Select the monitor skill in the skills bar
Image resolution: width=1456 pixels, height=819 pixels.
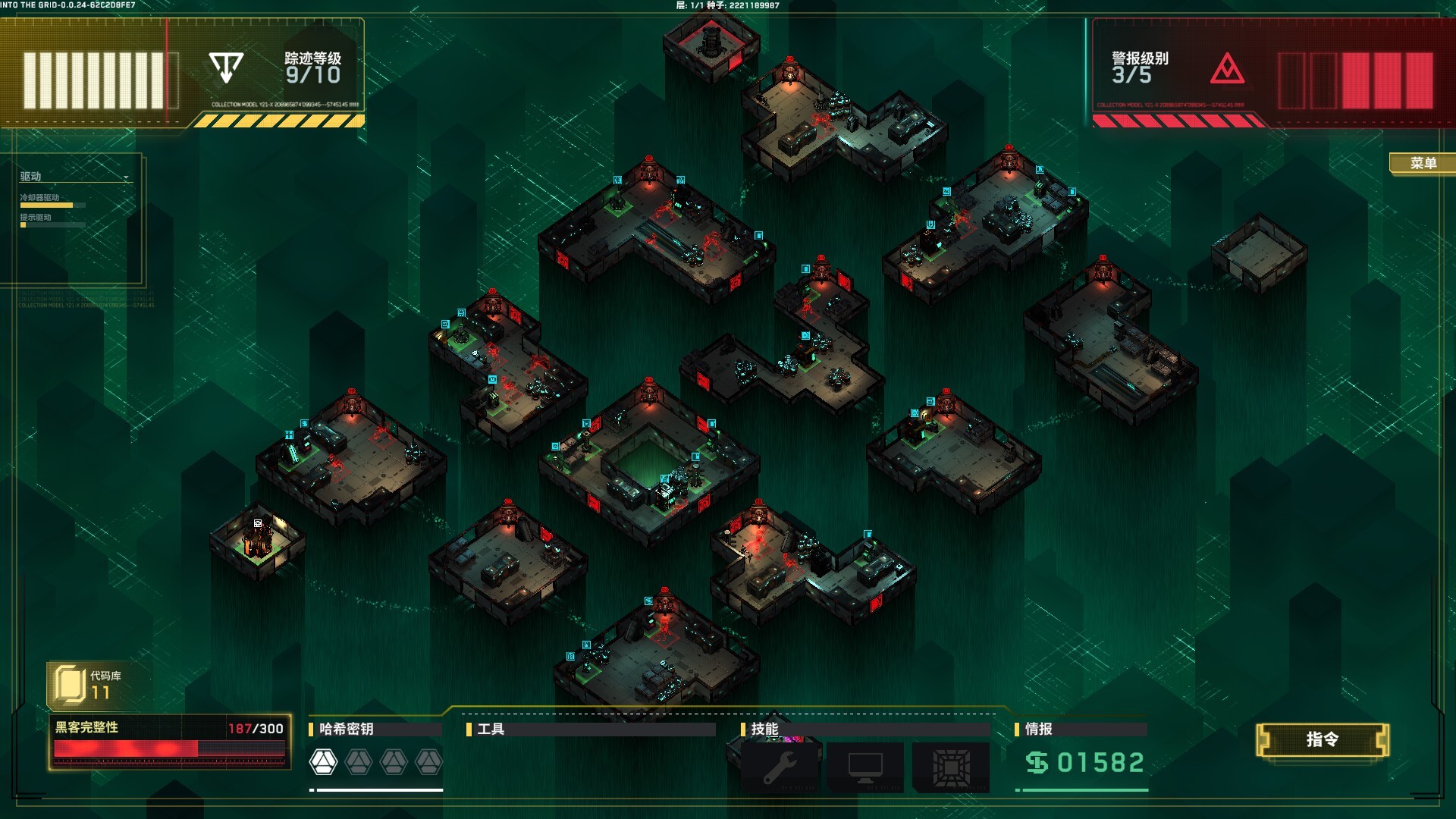(x=864, y=766)
